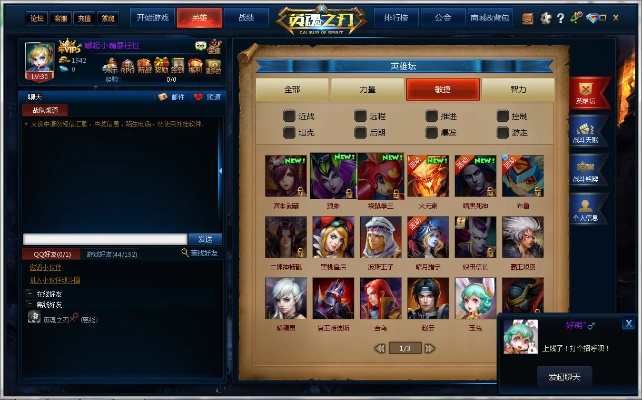Open the 开始游戏 (Start Game) tab

(x=152, y=17)
